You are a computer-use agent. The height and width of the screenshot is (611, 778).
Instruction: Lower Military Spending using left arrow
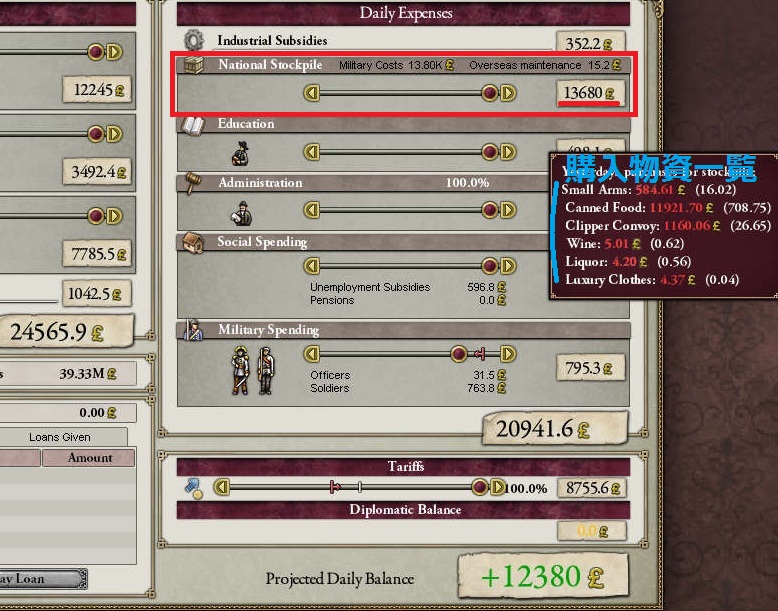312,354
